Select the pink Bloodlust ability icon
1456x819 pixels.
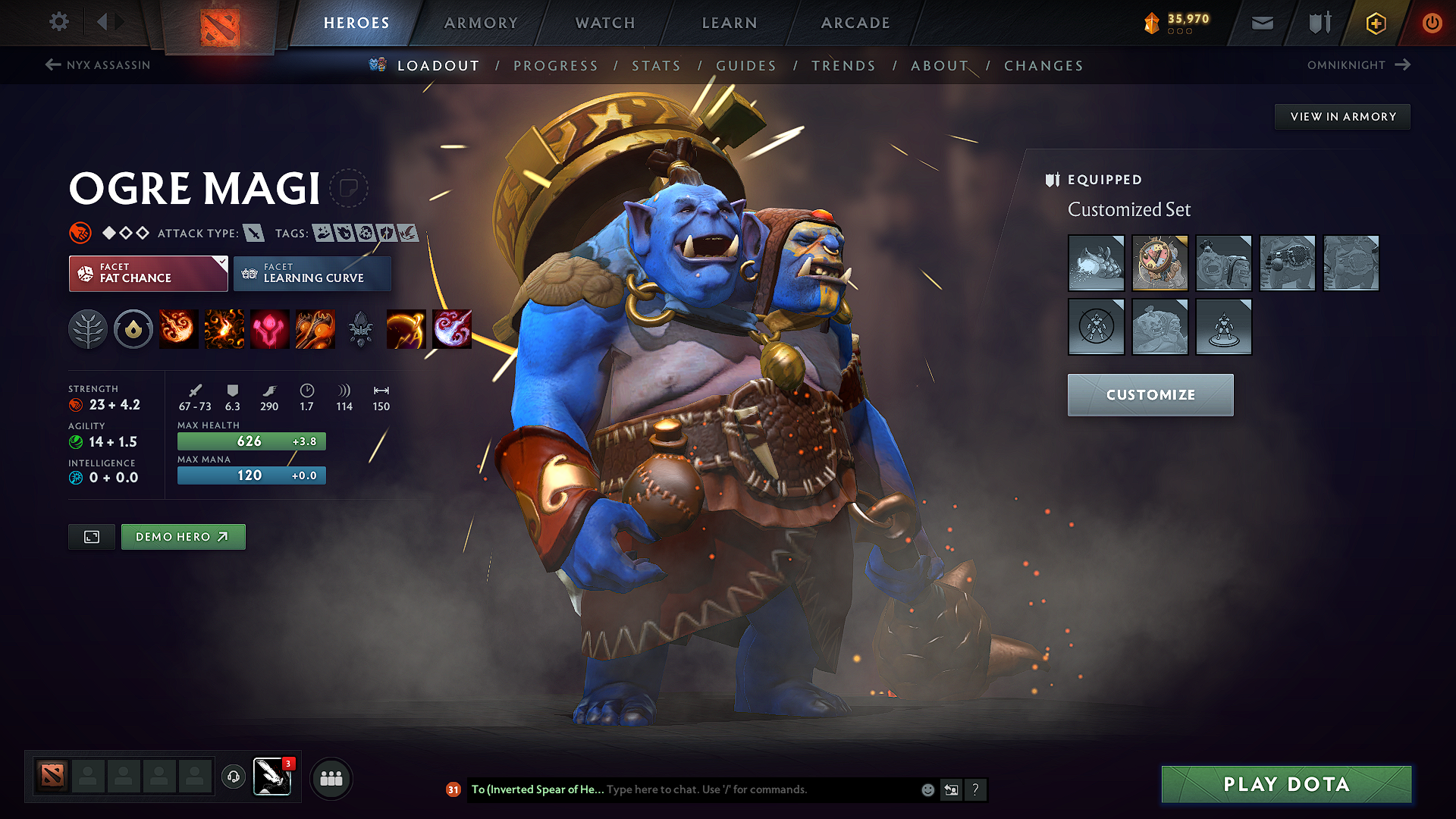[x=269, y=328]
